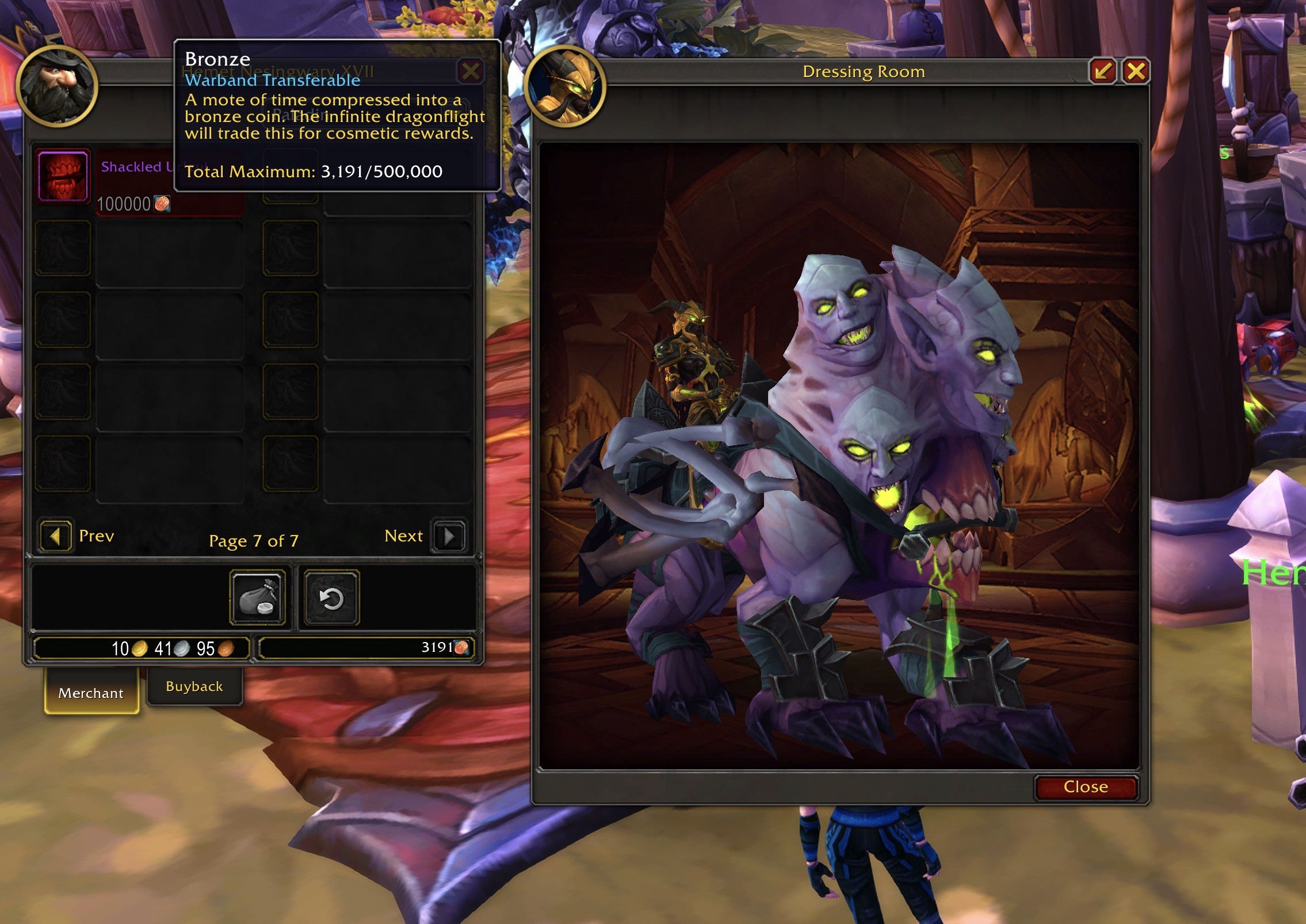
Task: Click the circular arrow buyback slot
Action: (331, 598)
